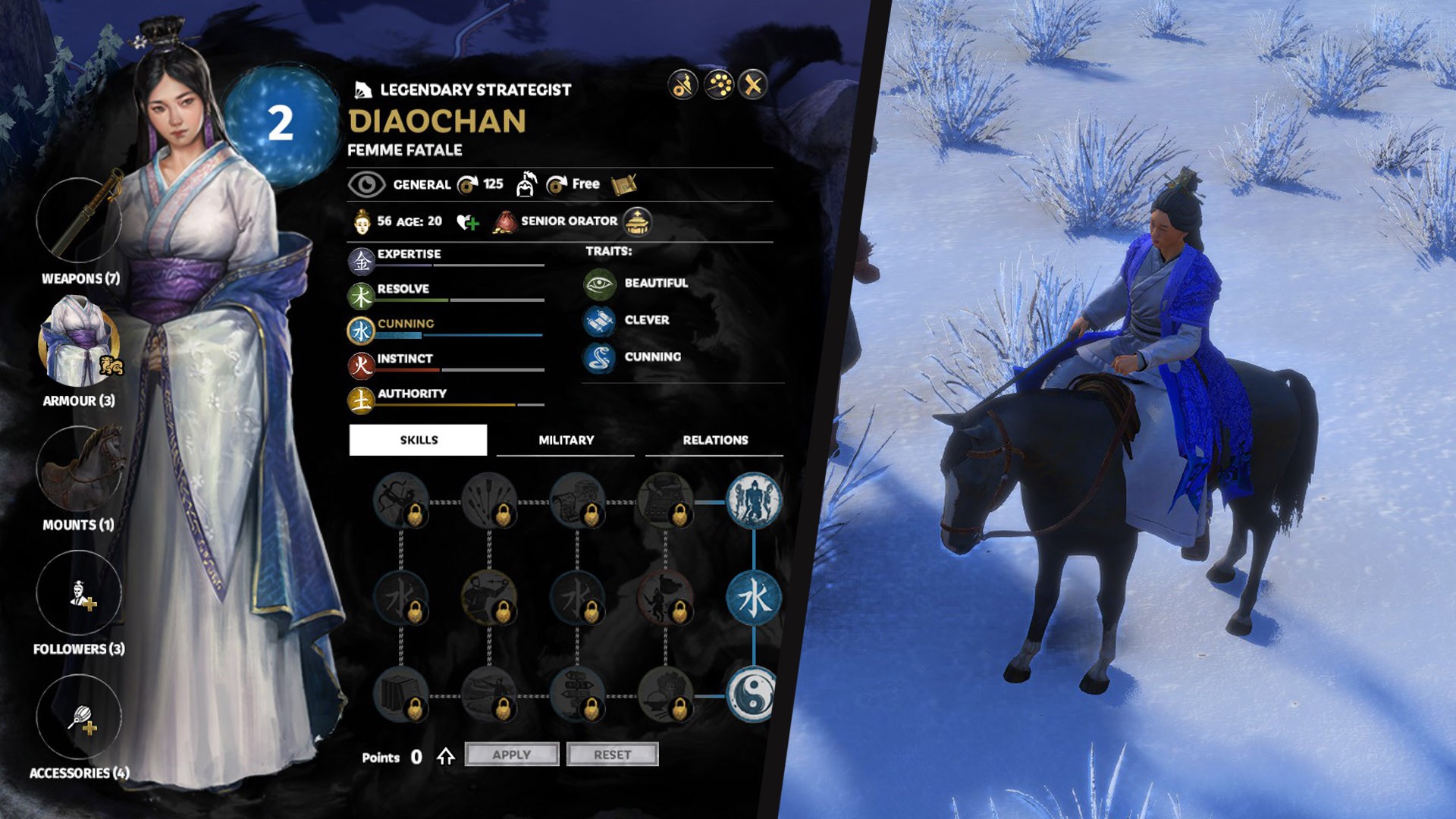Click the Expertise metal attribute icon
Image resolution: width=1456 pixels, height=819 pixels.
tap(361, 261)
